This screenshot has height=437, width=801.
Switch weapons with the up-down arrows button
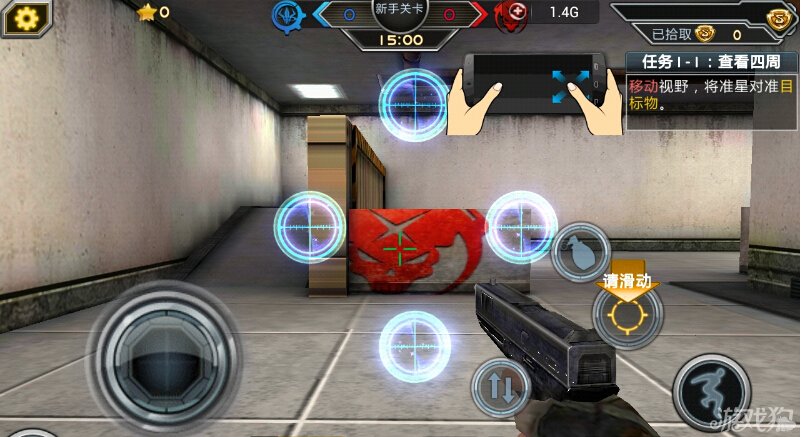tap(500, 387)
